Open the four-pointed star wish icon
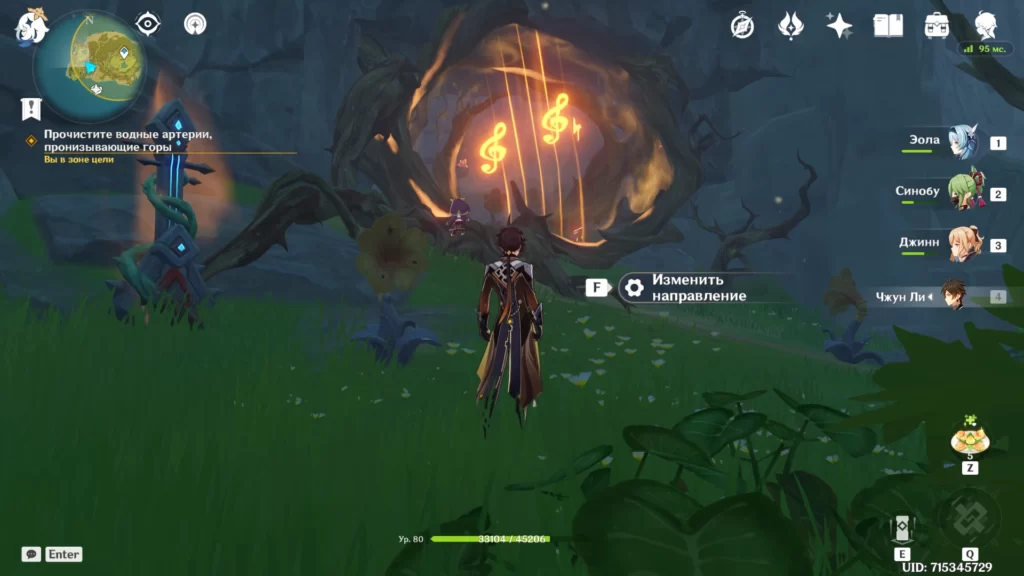The height and width of the screenshot is (576, 1024). (x=839, y=26)
